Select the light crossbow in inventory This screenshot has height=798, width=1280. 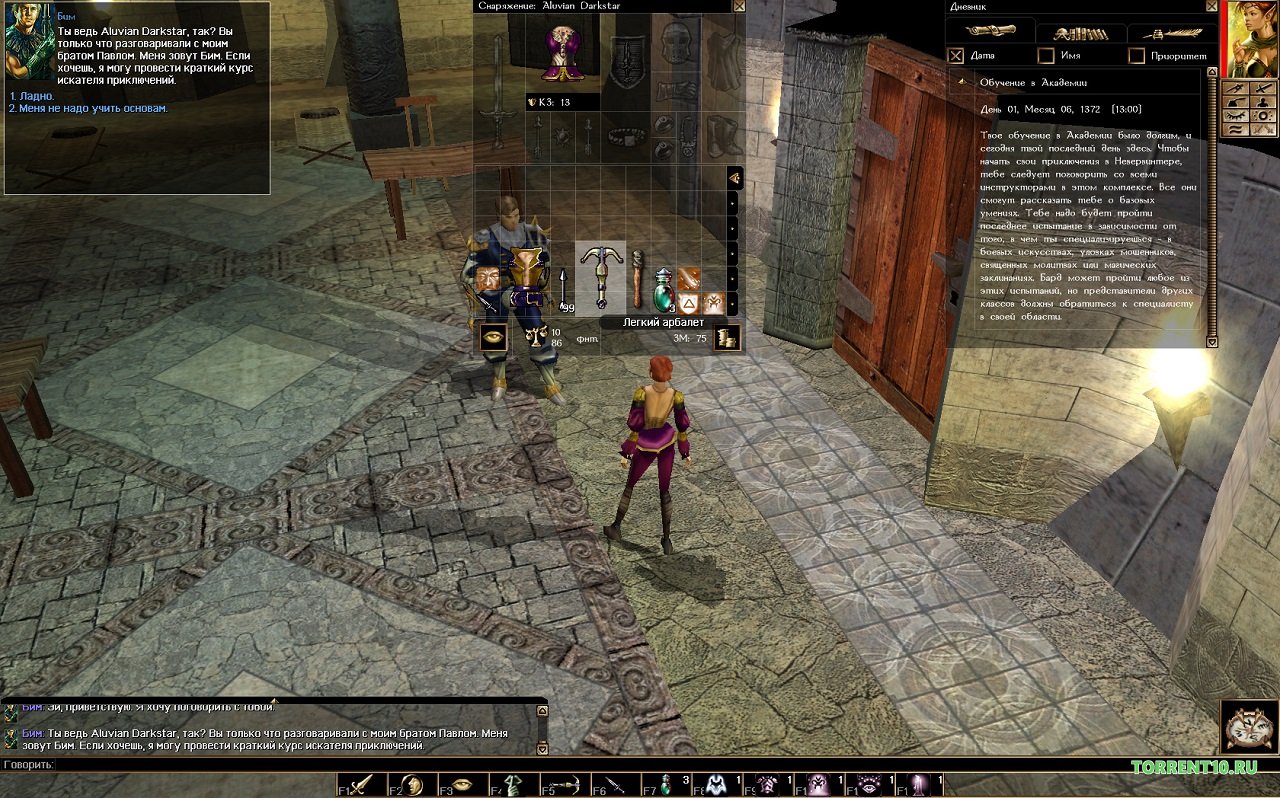pos(601,277)
